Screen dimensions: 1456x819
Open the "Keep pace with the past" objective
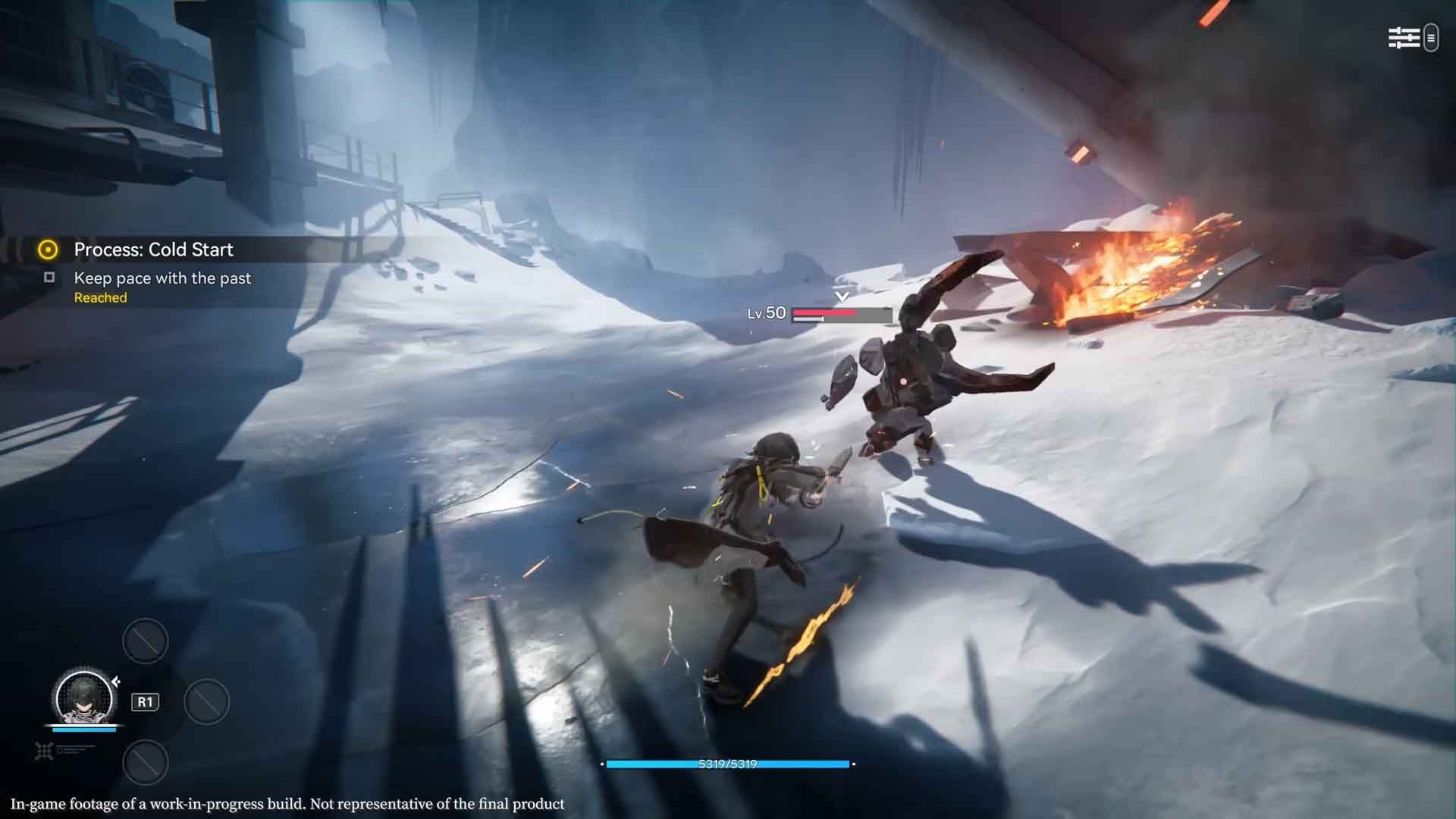tap(162, 278)
